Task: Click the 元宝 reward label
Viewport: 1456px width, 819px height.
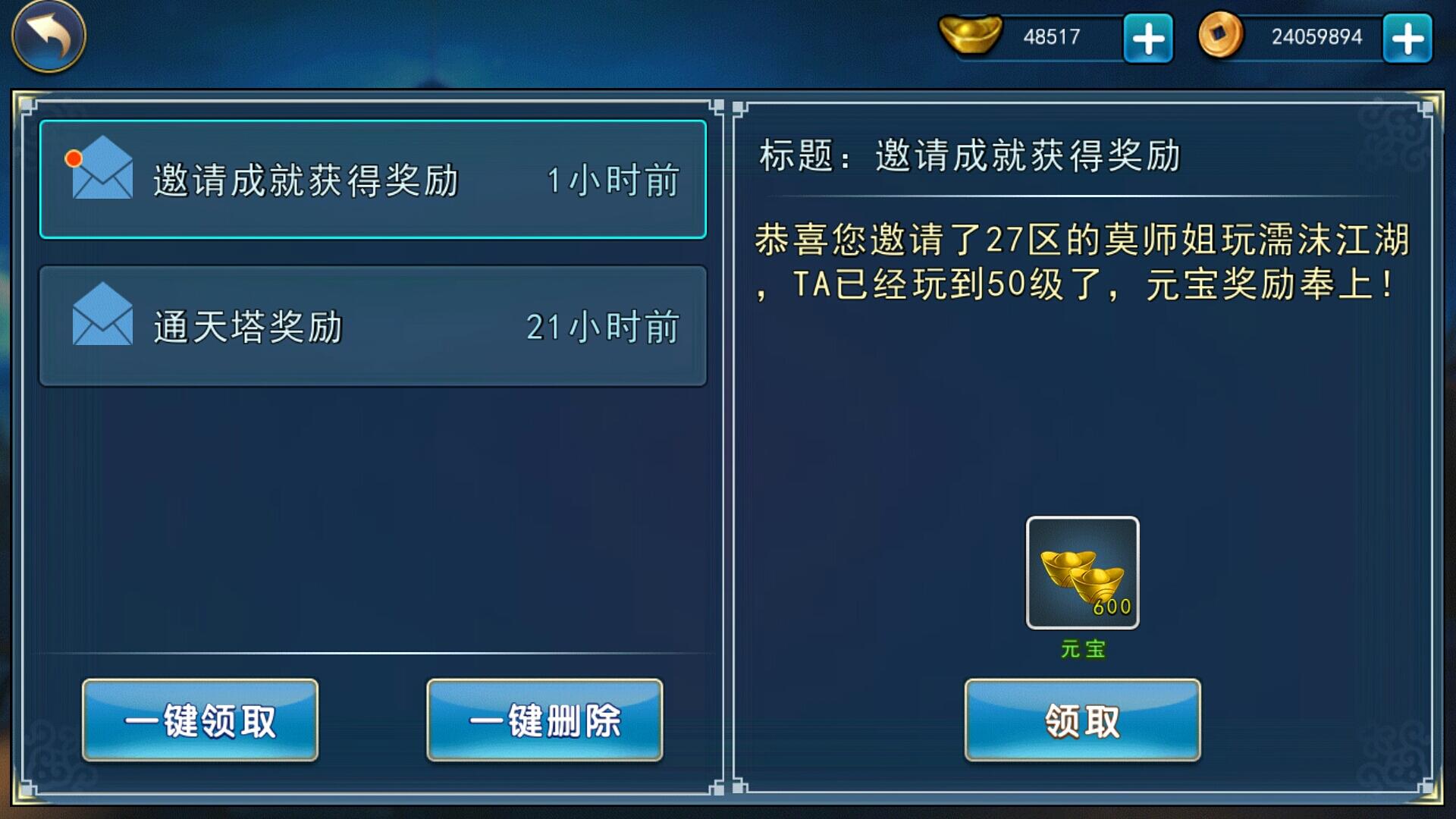Action: tap(1082, 648)
